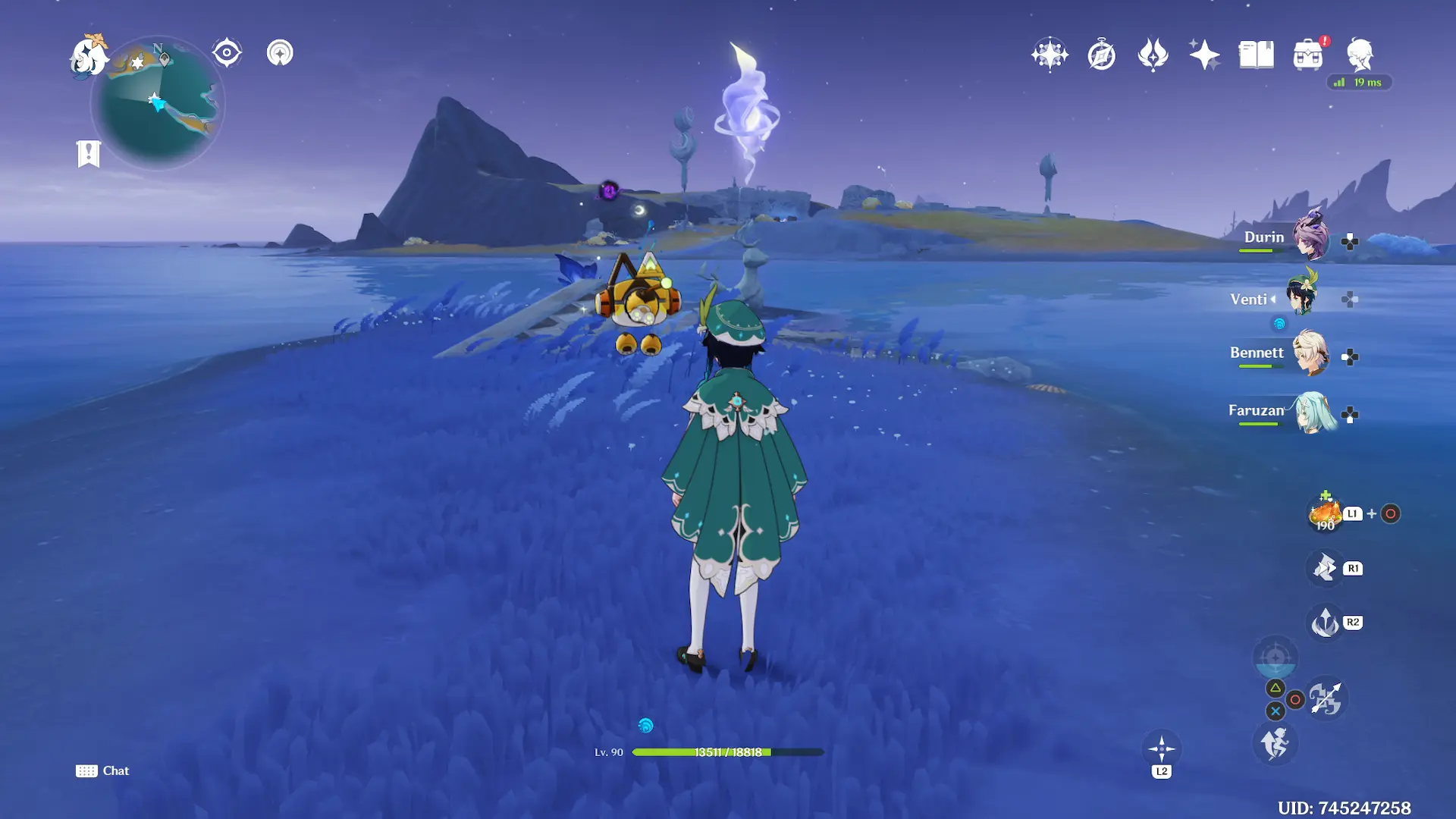
Task: Open the Paimon menu icon
Action: point(88,57)
